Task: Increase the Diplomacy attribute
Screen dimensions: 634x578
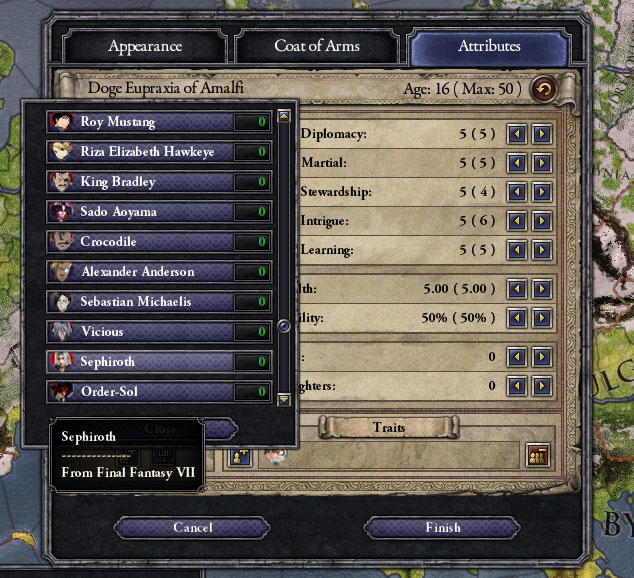Action: point(541,133)
